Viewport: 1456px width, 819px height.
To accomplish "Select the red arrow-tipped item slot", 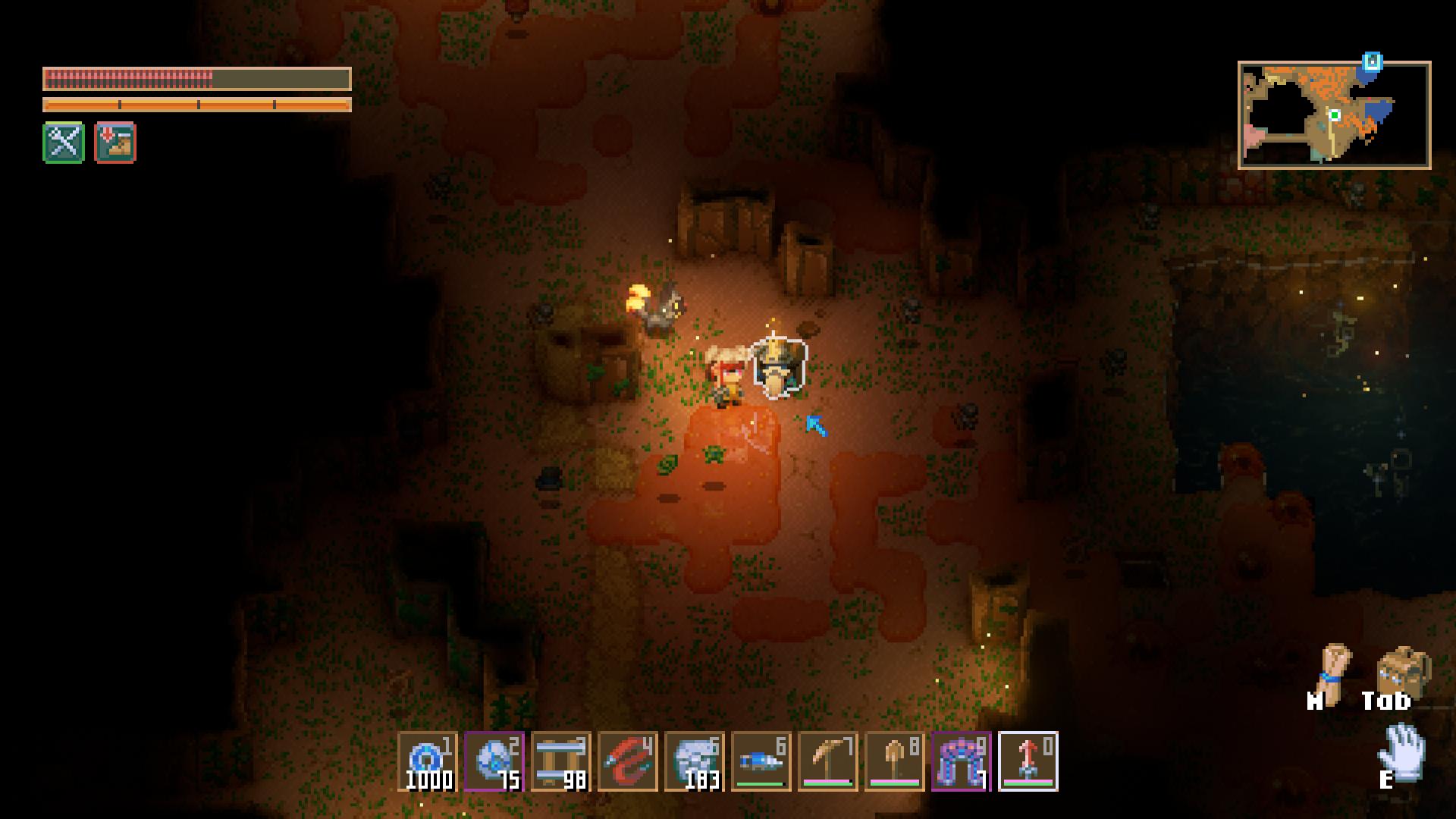I will pos(1028,761).
